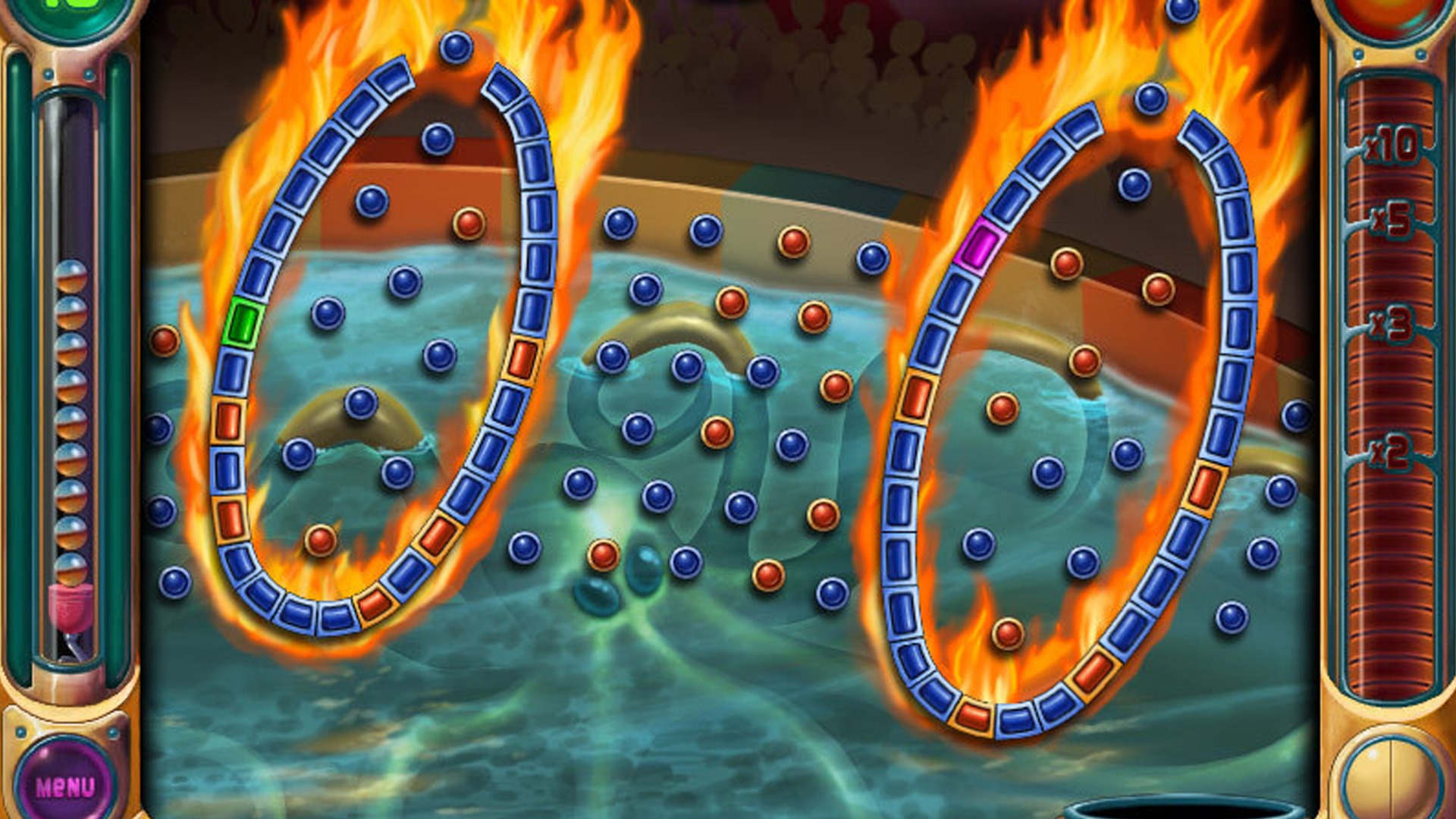The width and height of the screenshot is (1456, 819).
Task: Open the purple Menu button
Action: coord(65,785)
